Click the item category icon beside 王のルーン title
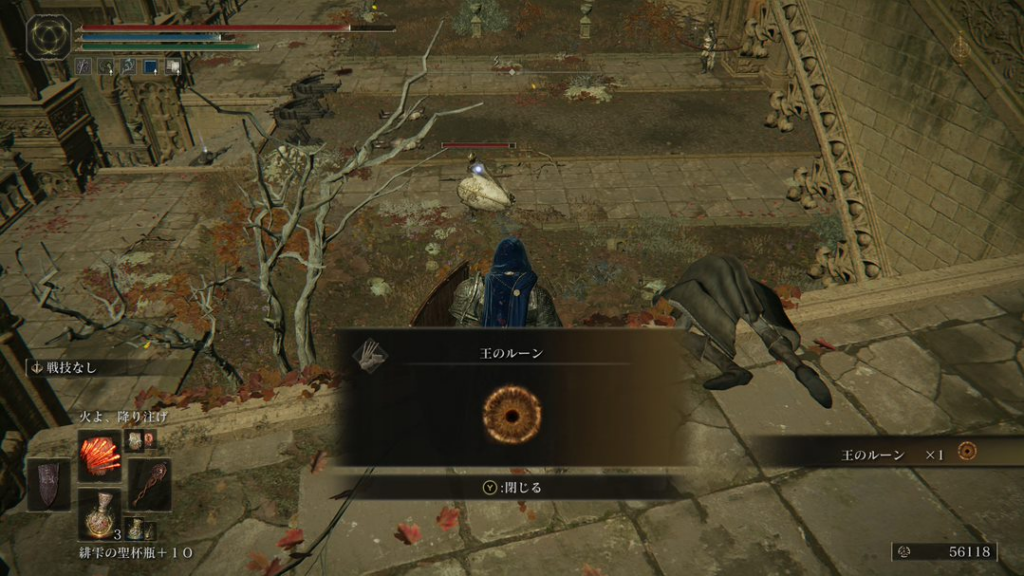 coord(372,350)
